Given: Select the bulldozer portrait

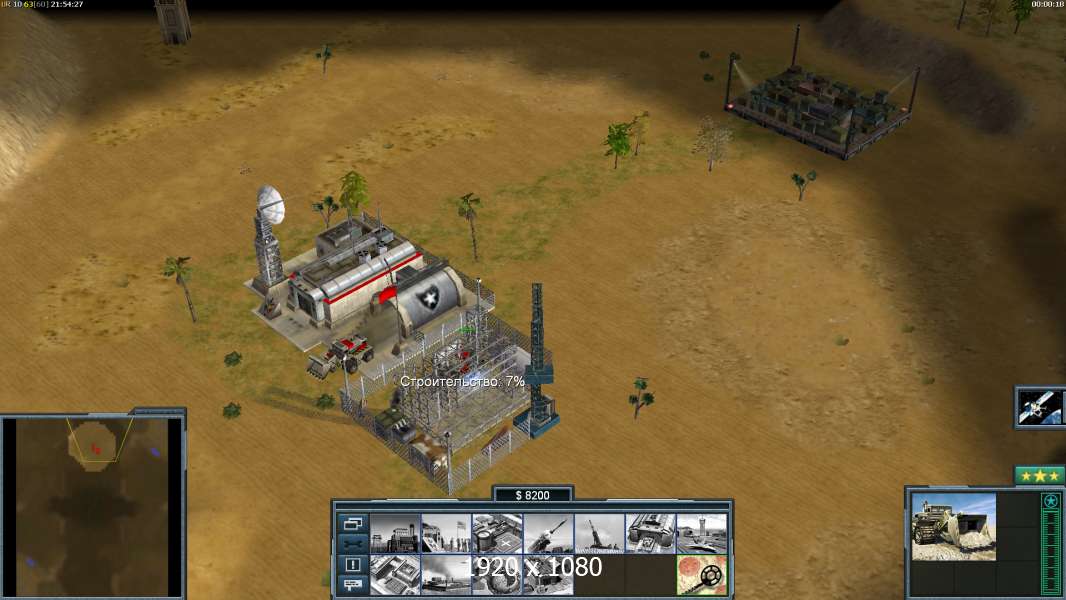Looking at the screenshot, I should tap(953, 527).
